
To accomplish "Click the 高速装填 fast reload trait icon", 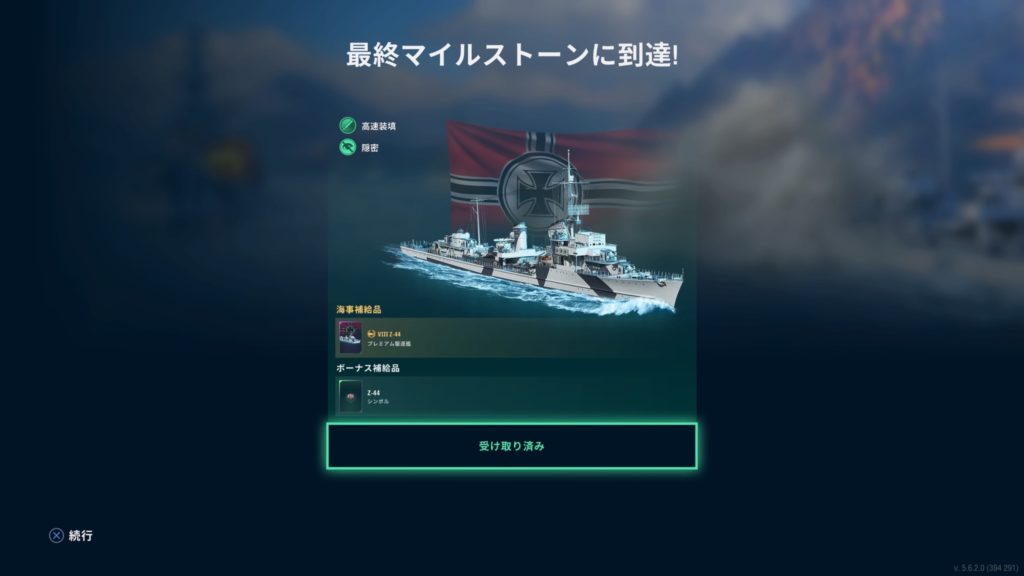I will [x=347, y=126].
